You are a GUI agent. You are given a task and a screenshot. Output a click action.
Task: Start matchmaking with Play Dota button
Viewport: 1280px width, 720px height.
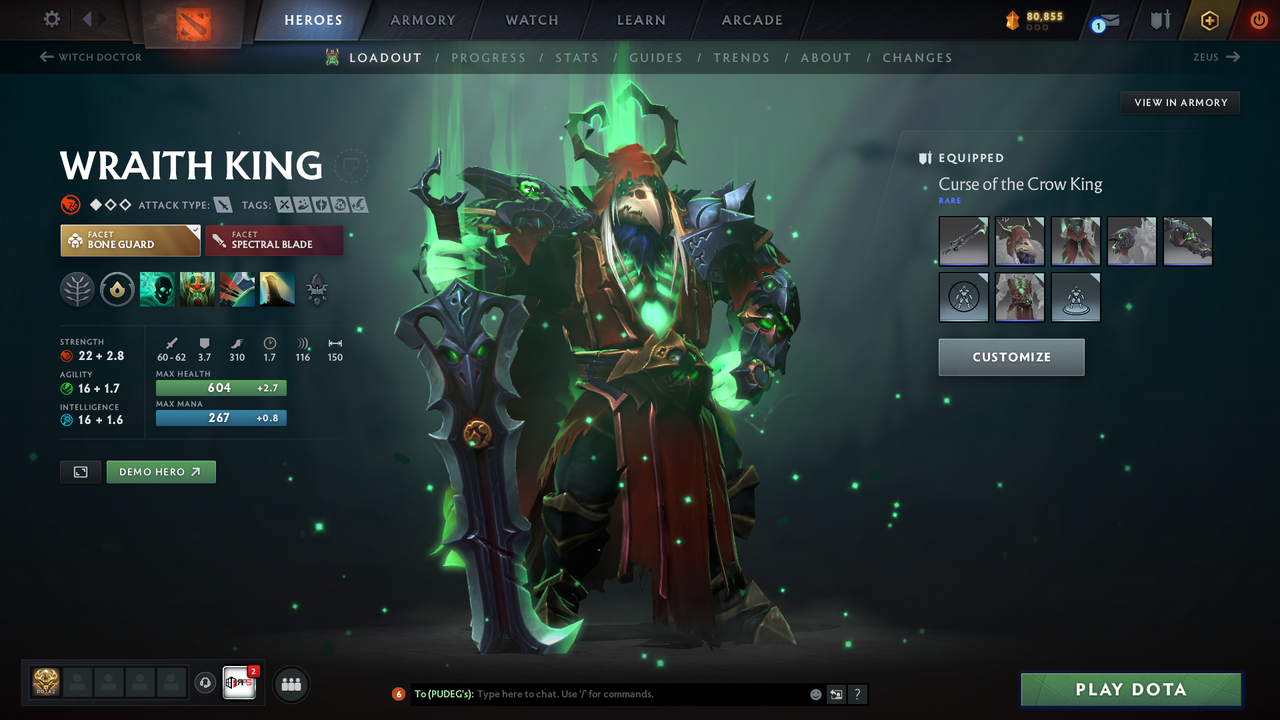[x=1130, y=690]
